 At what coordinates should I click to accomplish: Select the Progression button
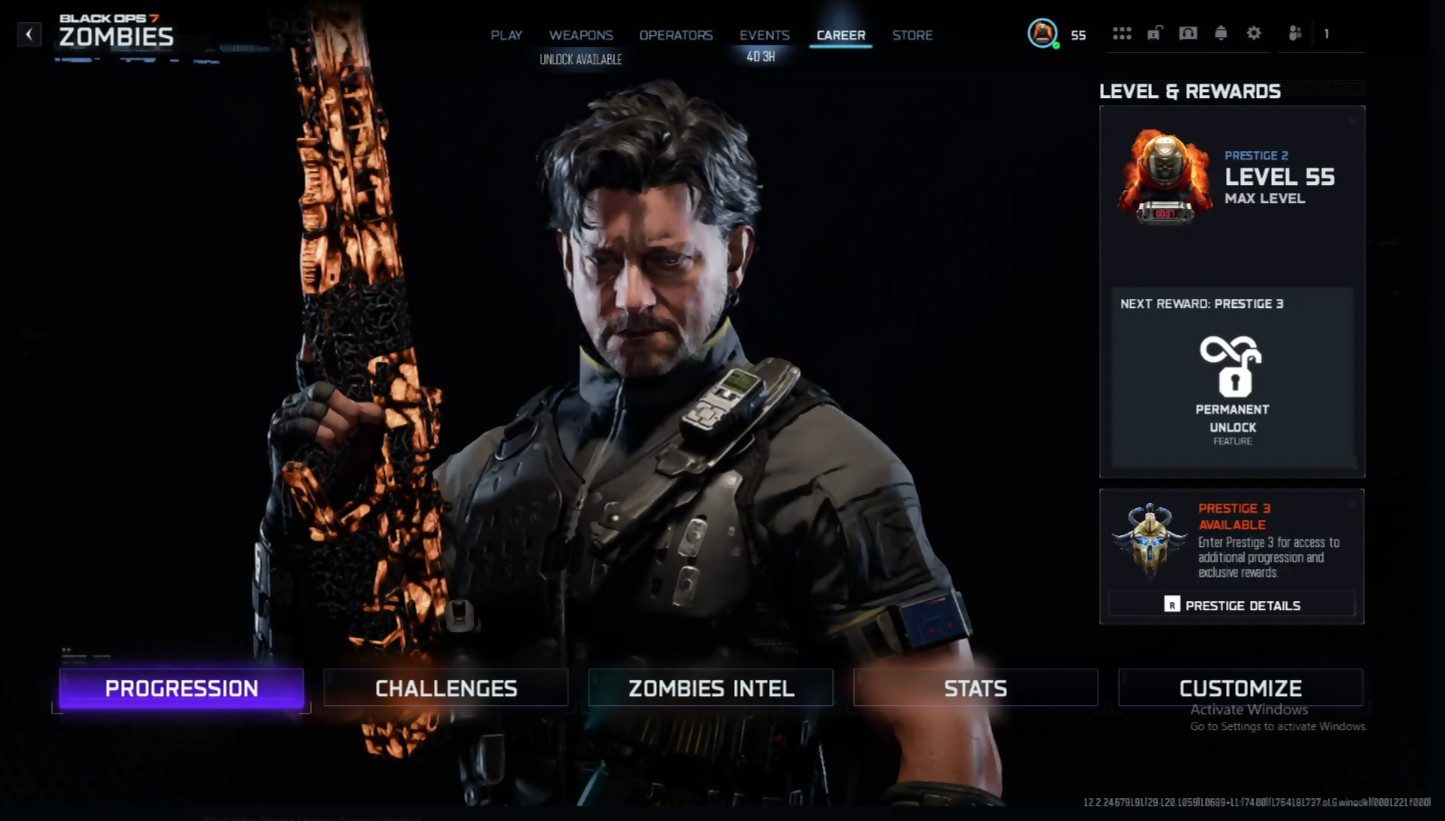(x=181, y=689)
